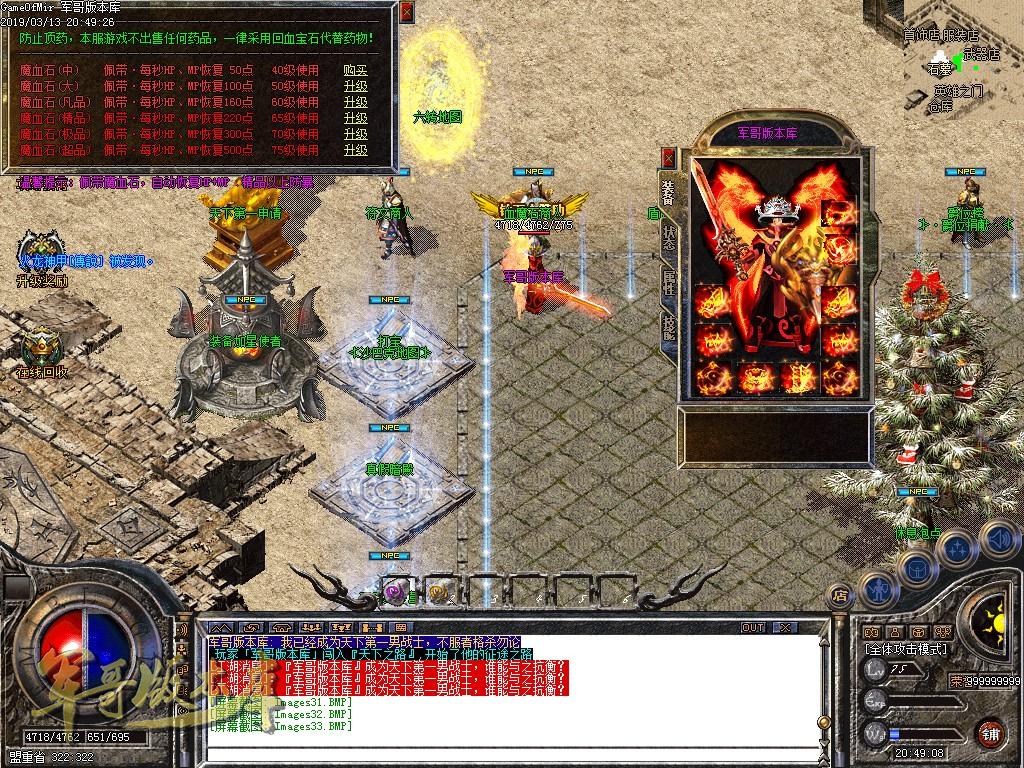1024x768 pixels.
Task: Use the purple orb hotbar item
Action: 393,592
